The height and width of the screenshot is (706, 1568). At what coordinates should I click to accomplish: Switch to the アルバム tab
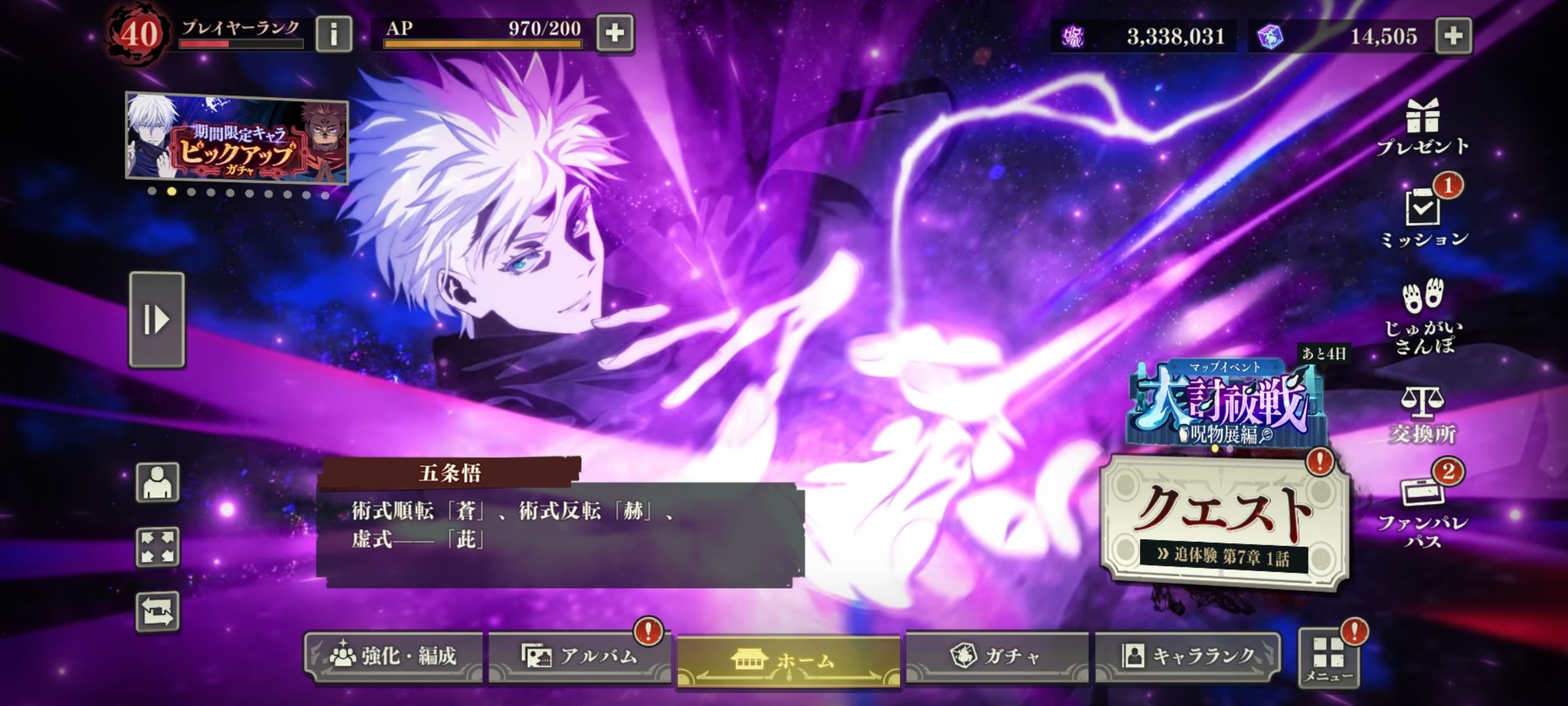point(579,656)
